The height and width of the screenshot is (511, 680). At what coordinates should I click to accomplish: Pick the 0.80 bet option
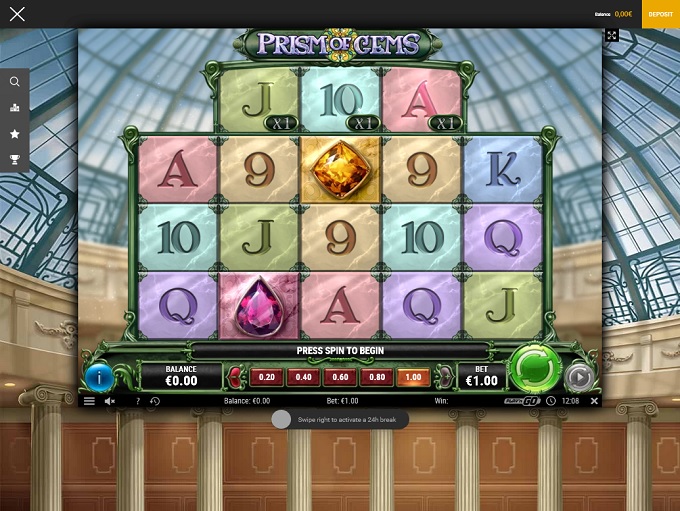(x=376, y=377)
